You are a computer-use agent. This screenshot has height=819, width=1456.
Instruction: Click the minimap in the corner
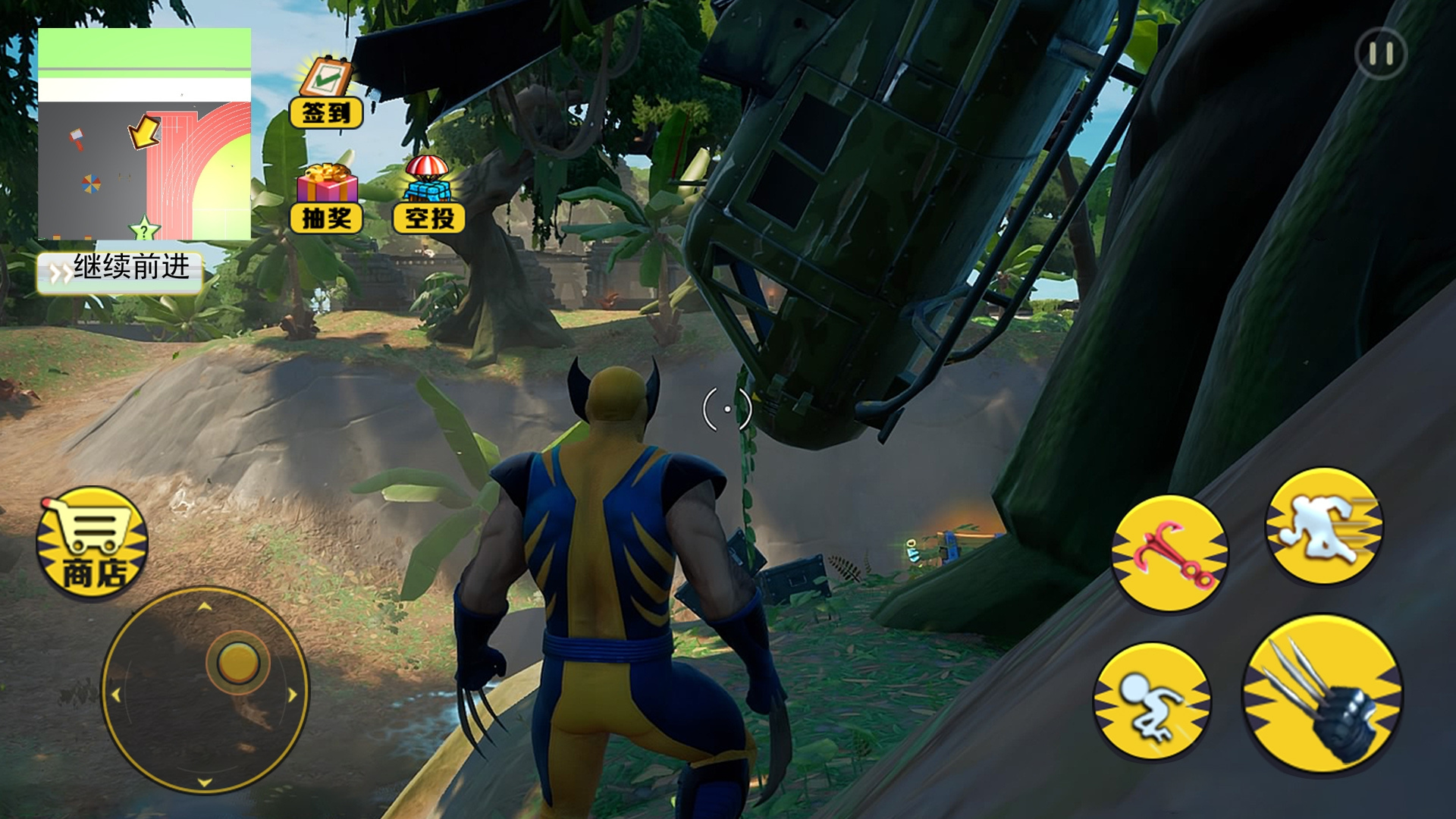coord(144,134)
